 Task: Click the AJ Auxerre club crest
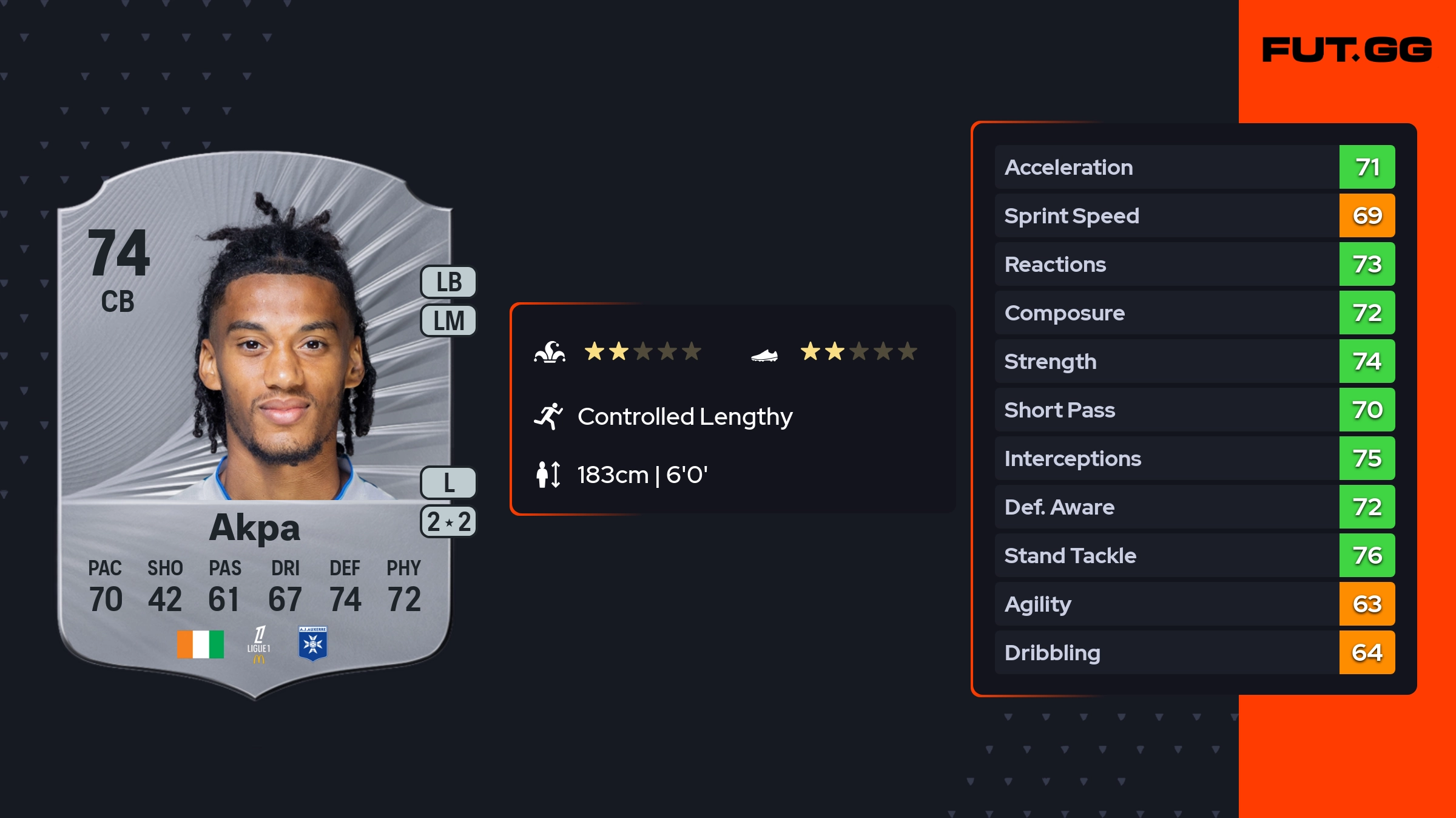coord(313,643)
